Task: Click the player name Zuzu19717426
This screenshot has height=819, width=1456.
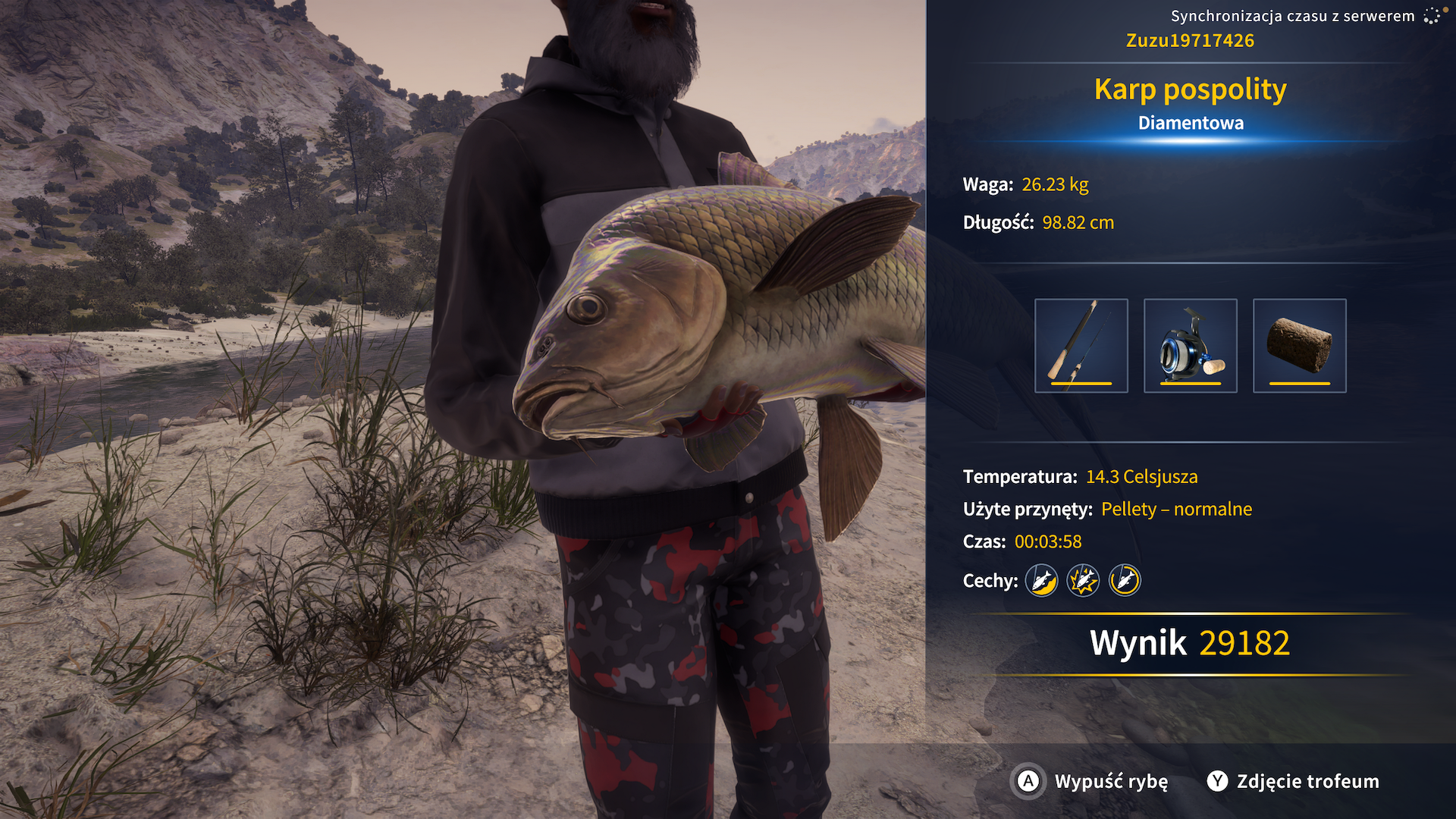Action: click(x=1190, y=41)
